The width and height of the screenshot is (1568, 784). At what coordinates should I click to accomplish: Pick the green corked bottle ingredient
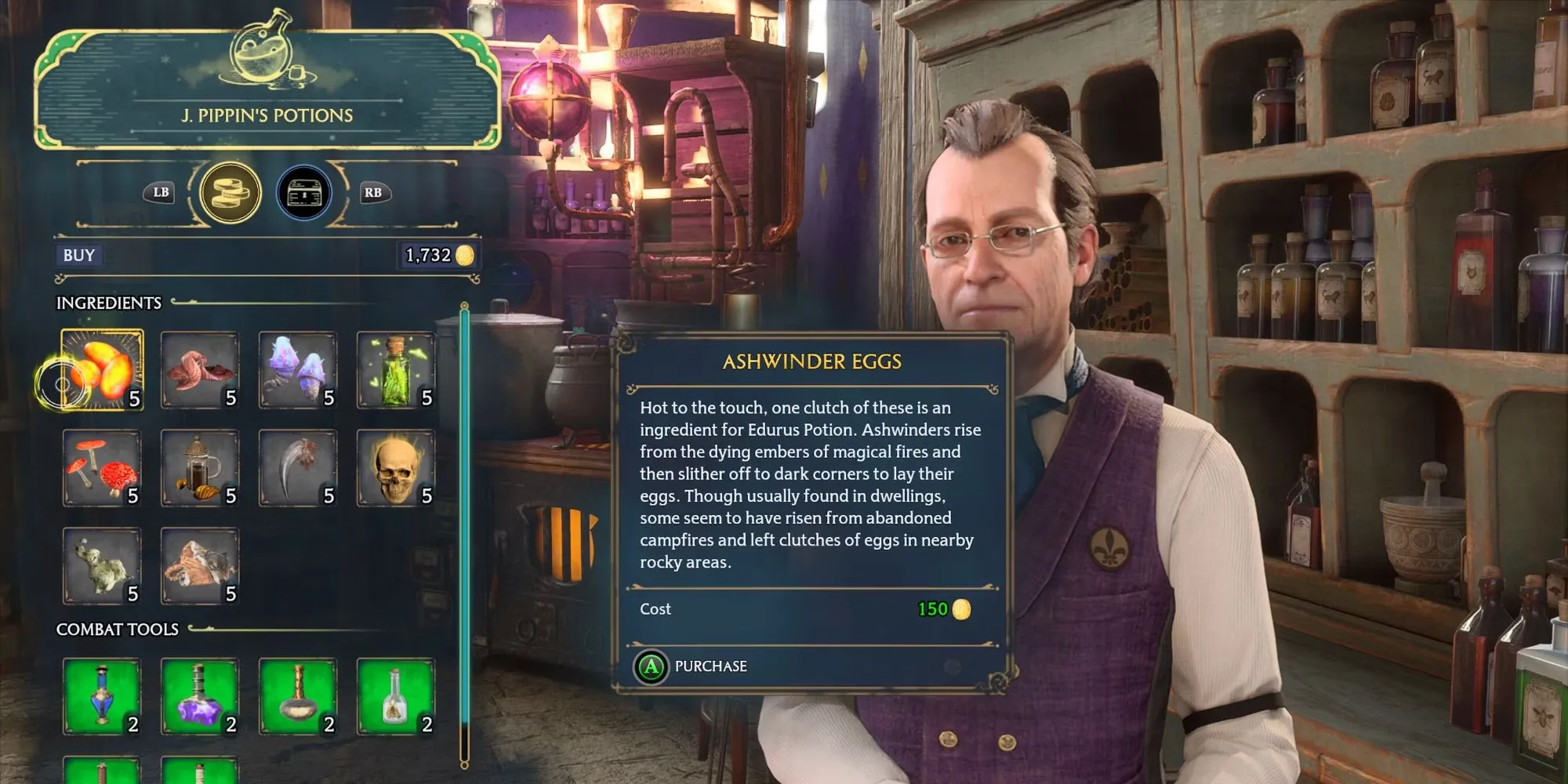[396, 370]
